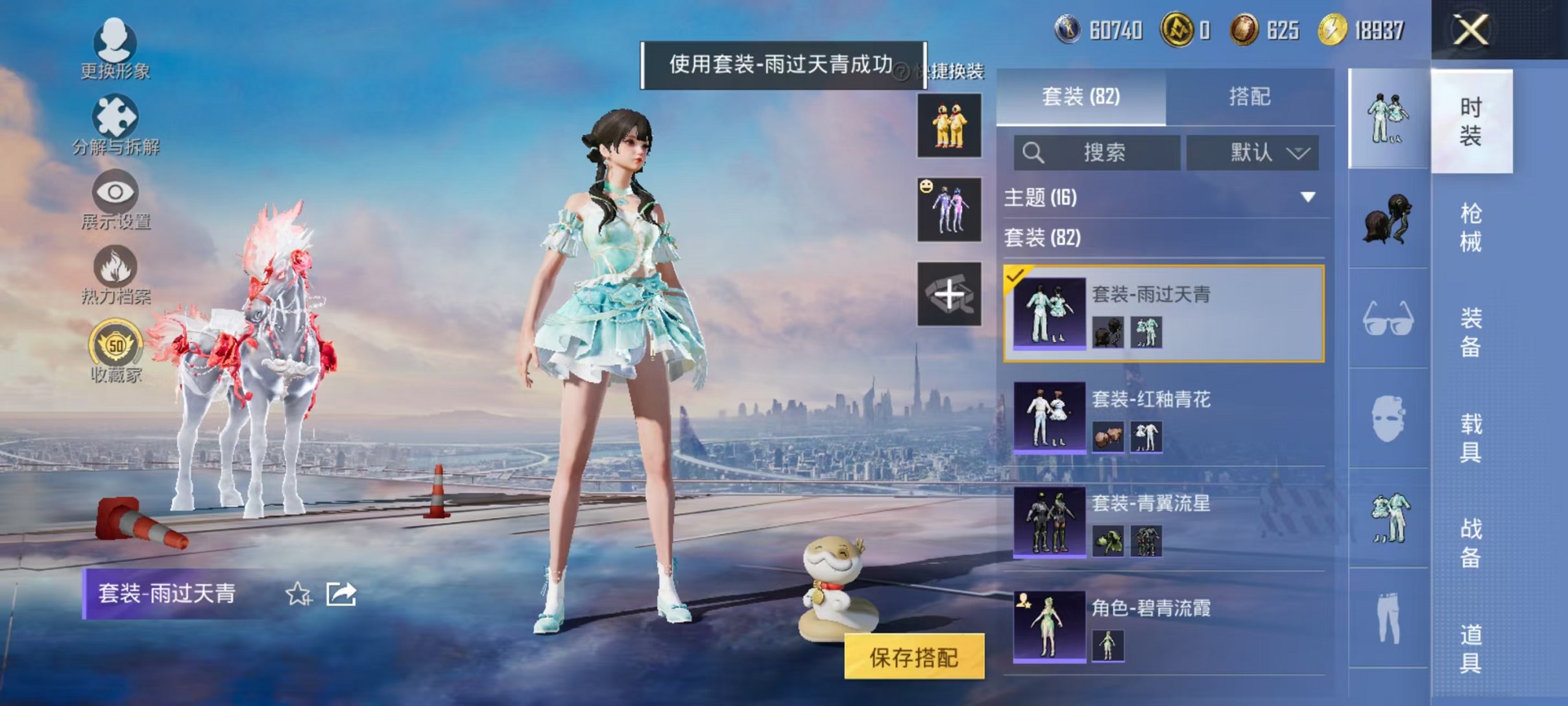1568x706 pixels.
Task: Equip the yellow duck quick-swap outfit
Action: click(x=948, y=127)
